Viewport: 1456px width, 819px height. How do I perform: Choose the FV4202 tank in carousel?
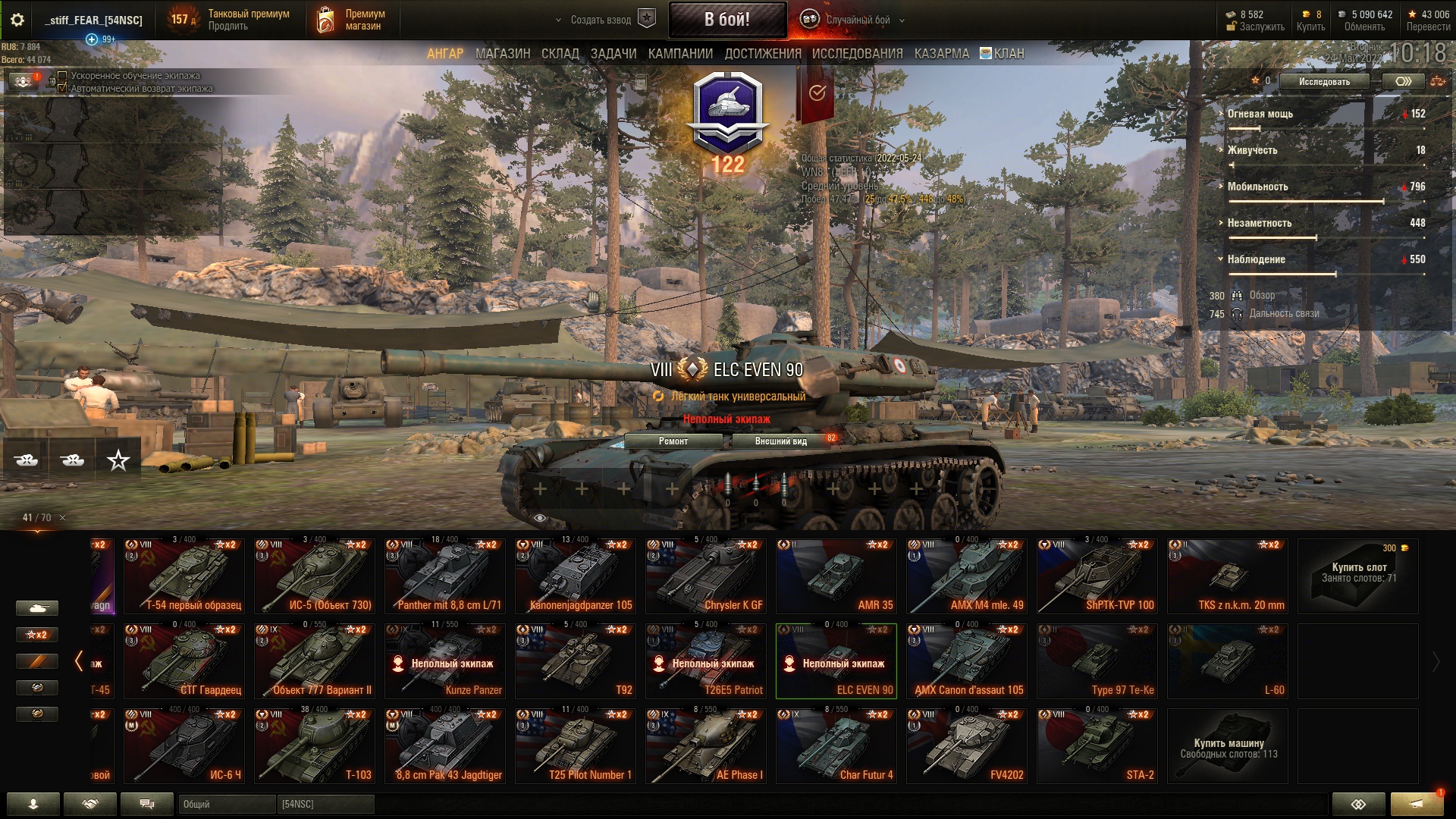pyautogui.click(x=967, y=746)
